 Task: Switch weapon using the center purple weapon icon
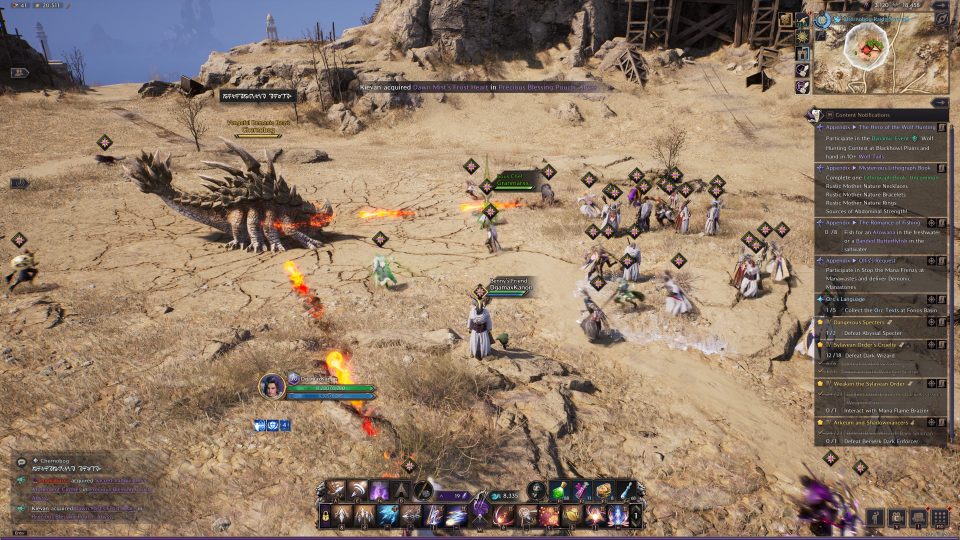pos(481,509)
